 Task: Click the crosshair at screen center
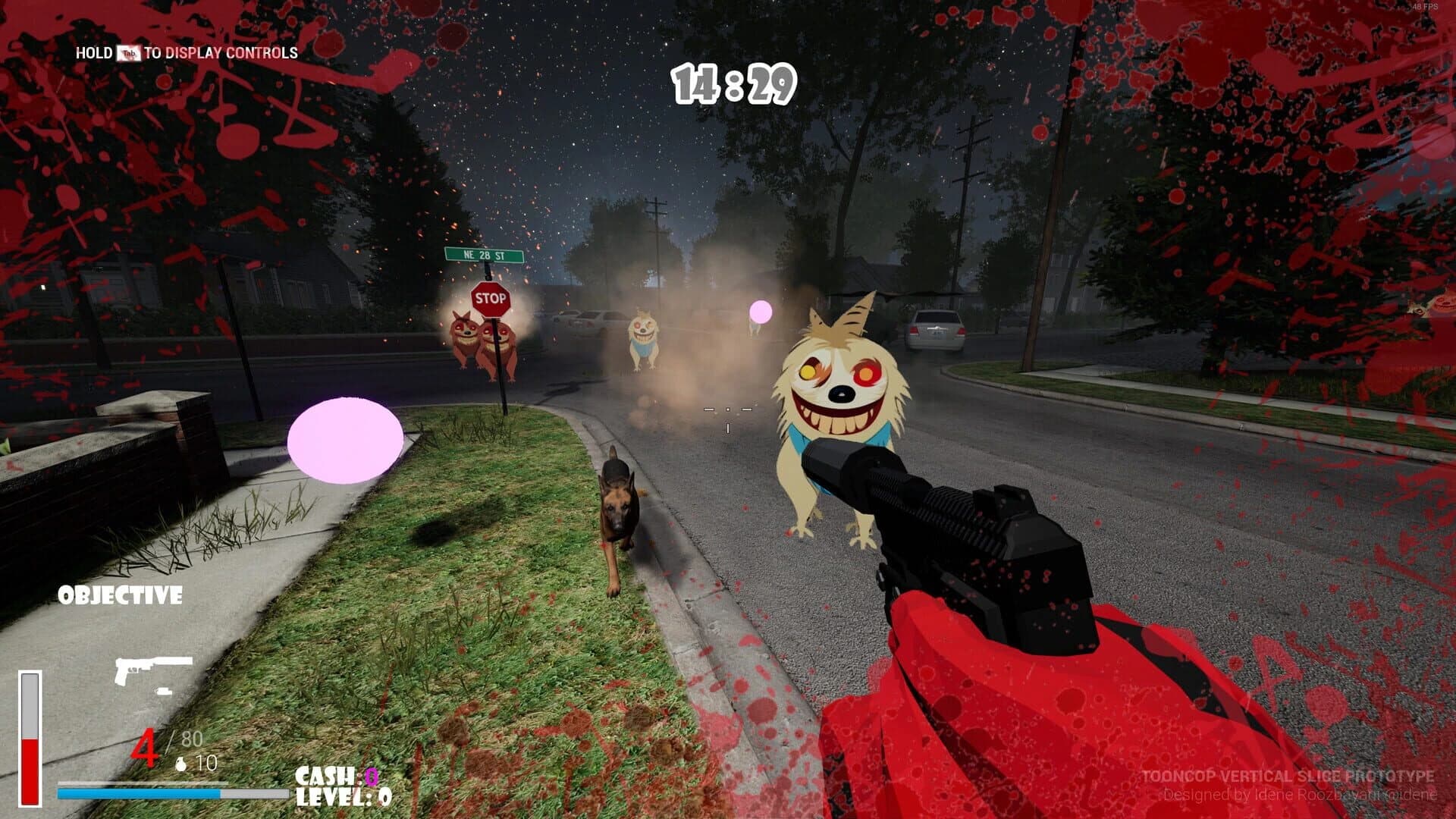(x=728, y=408)
